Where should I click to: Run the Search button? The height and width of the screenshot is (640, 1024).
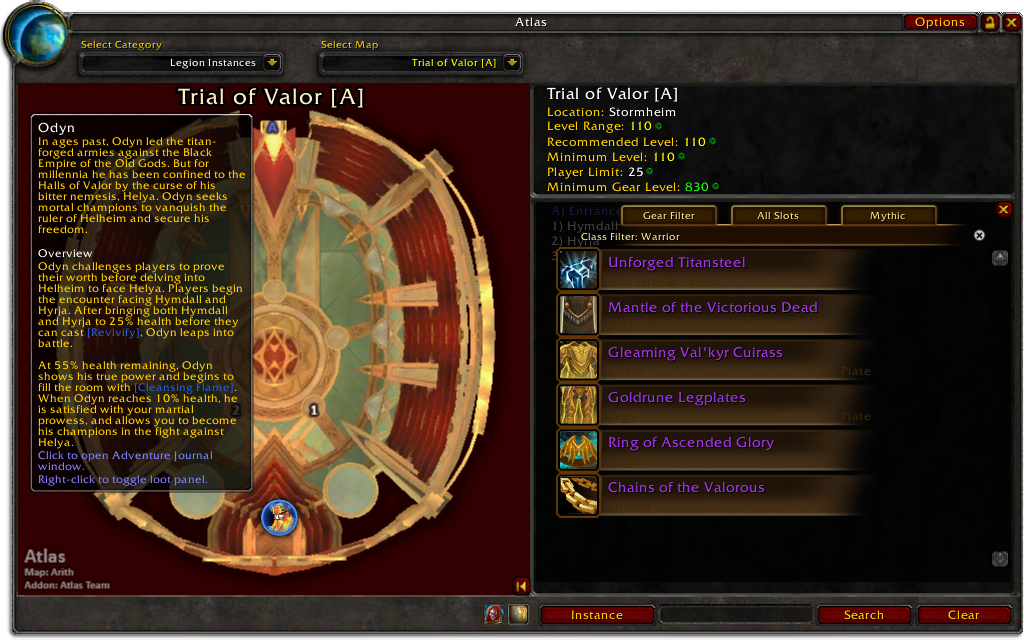tap(863, 615)
